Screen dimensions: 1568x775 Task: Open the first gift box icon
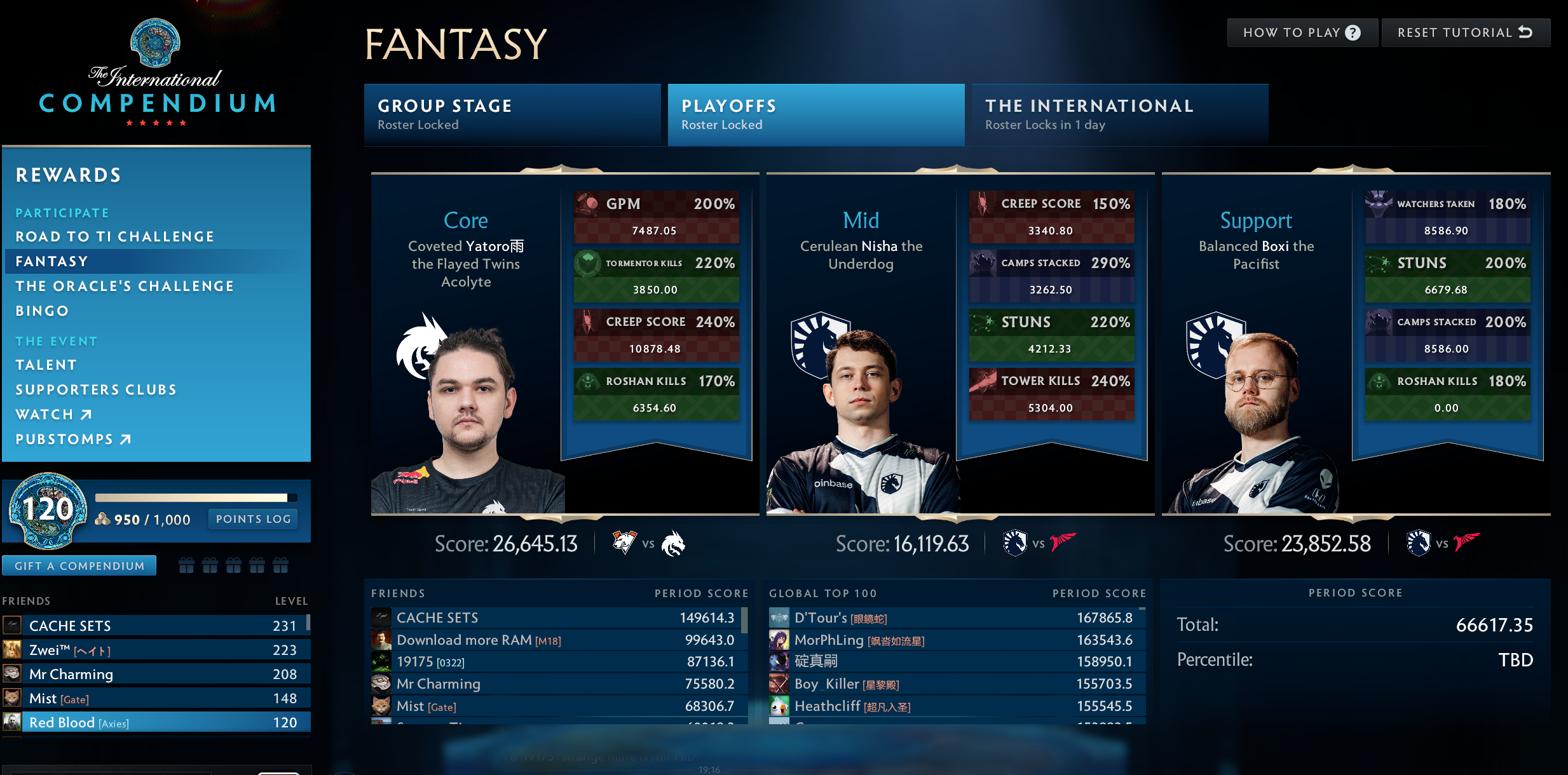186,564
